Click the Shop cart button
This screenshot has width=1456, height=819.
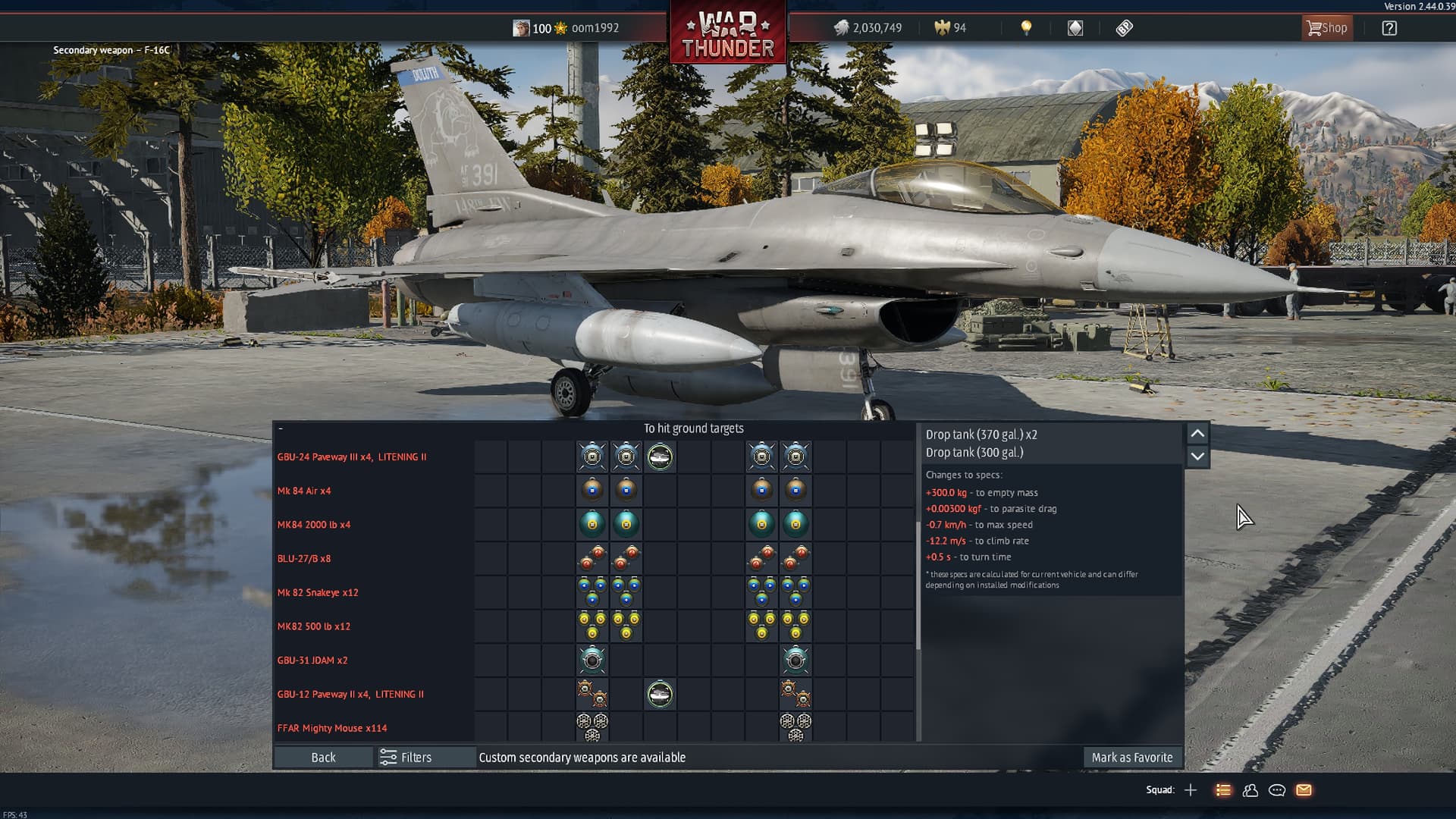tap(1326, 27)
